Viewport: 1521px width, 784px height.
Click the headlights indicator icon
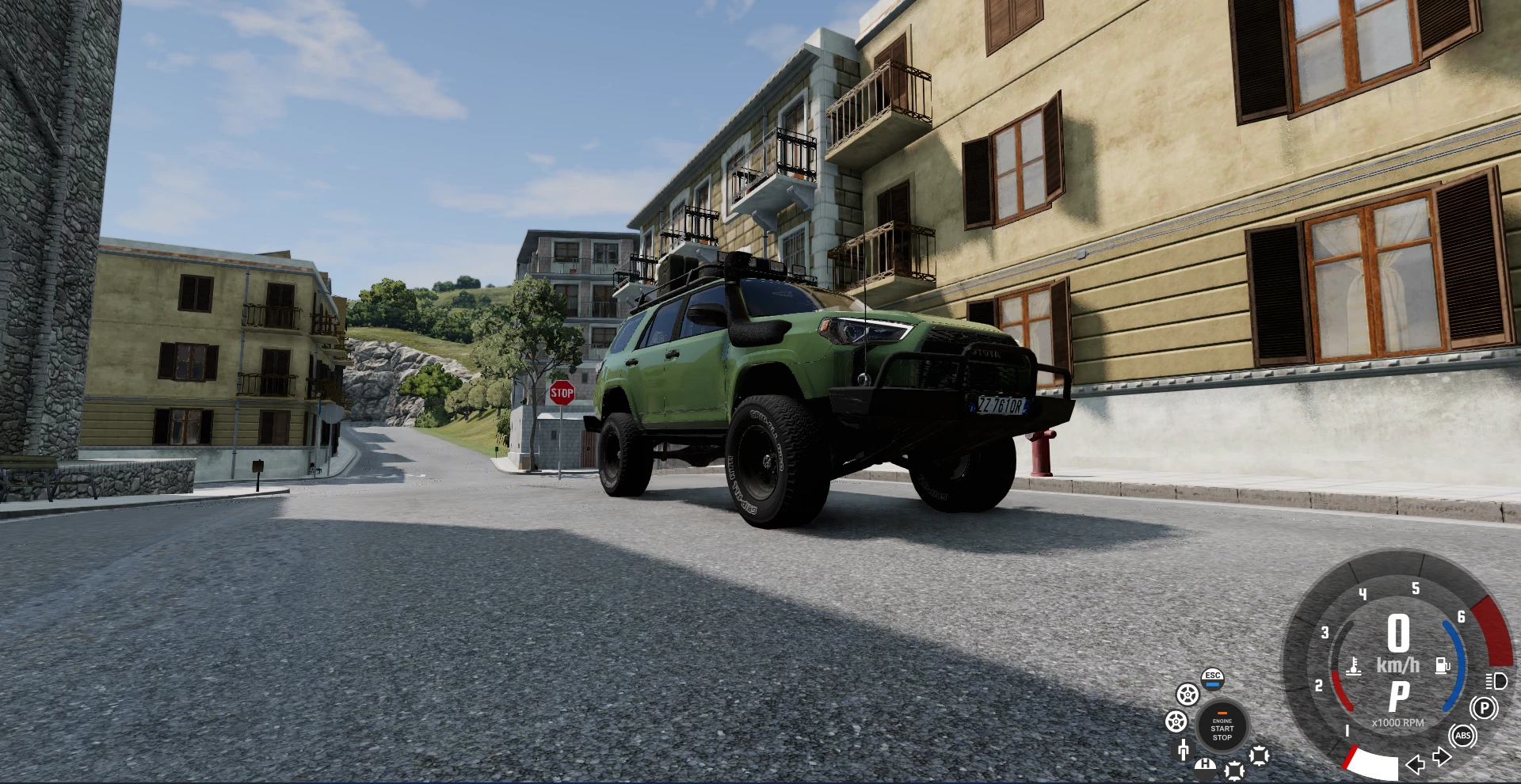(1496, 682)
